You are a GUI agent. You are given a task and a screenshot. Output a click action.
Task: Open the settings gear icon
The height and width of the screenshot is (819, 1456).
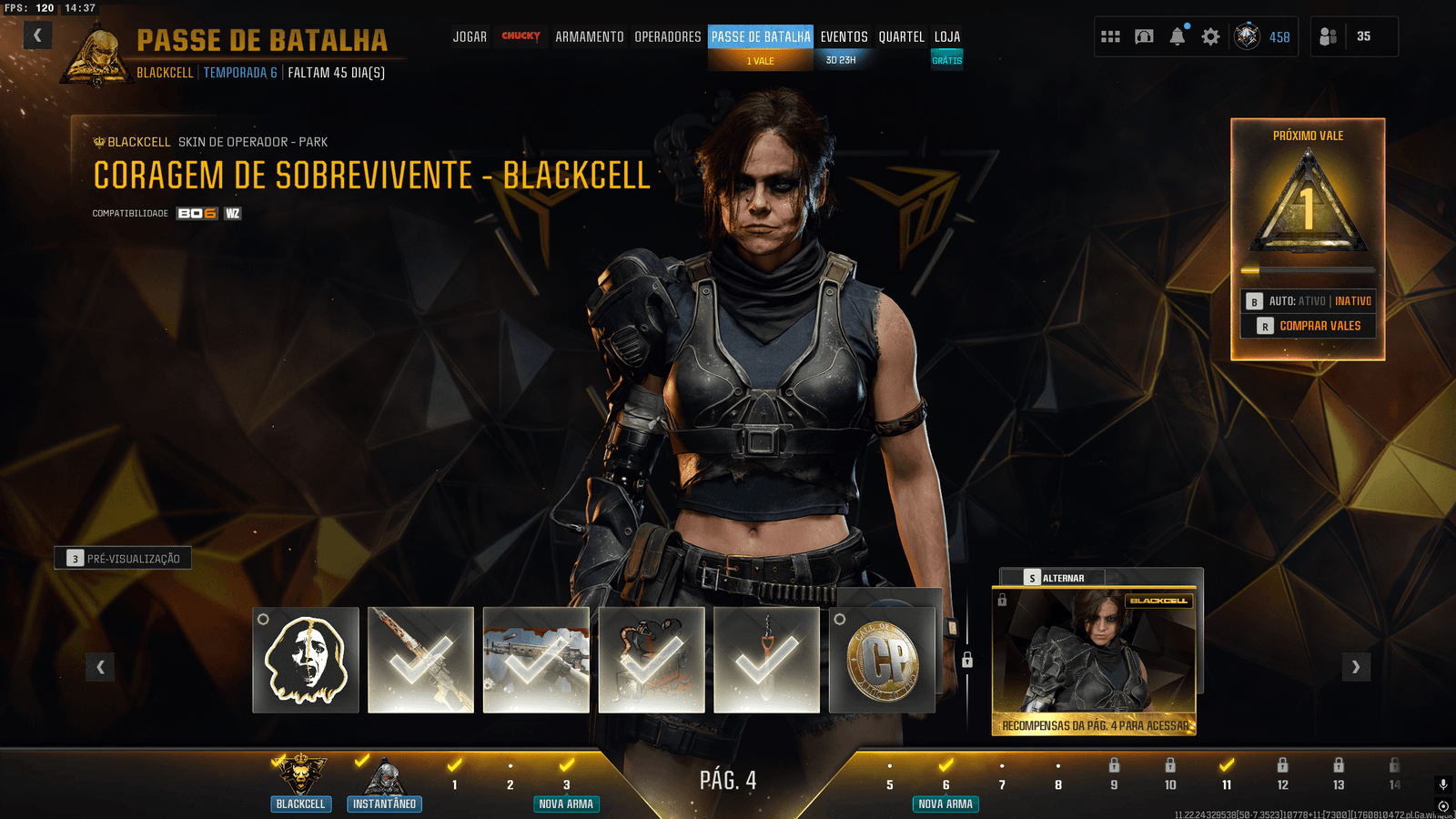click(1210, 36)
